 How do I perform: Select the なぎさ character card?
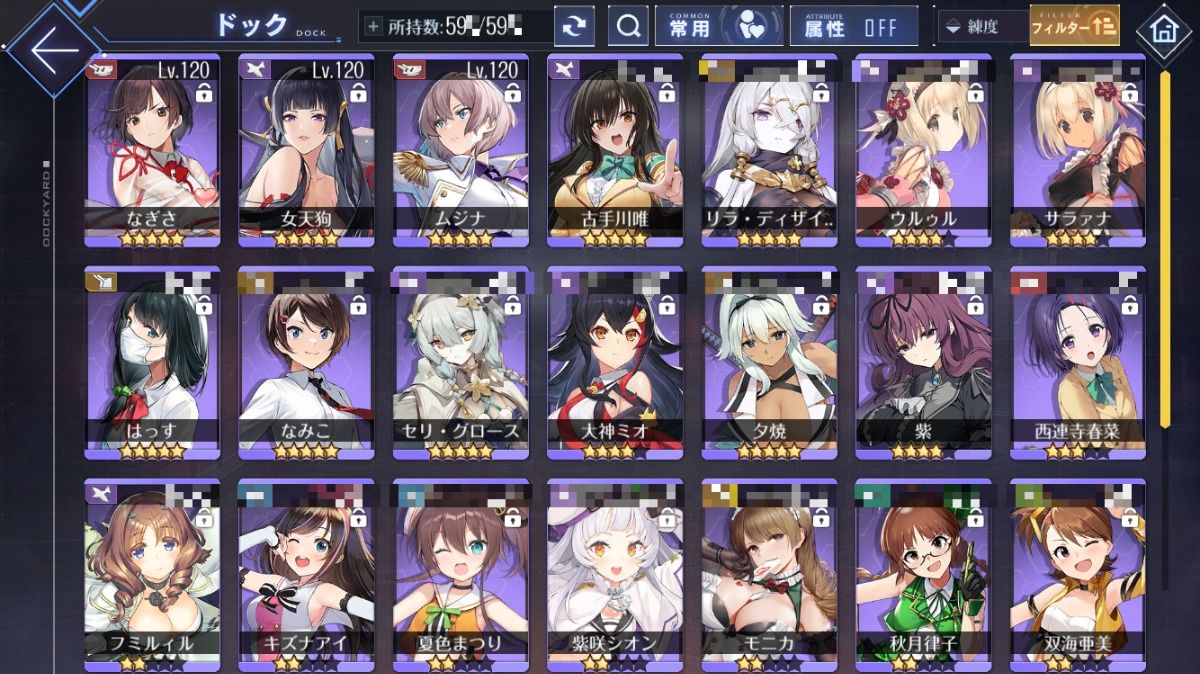click(x=153, y=150)
